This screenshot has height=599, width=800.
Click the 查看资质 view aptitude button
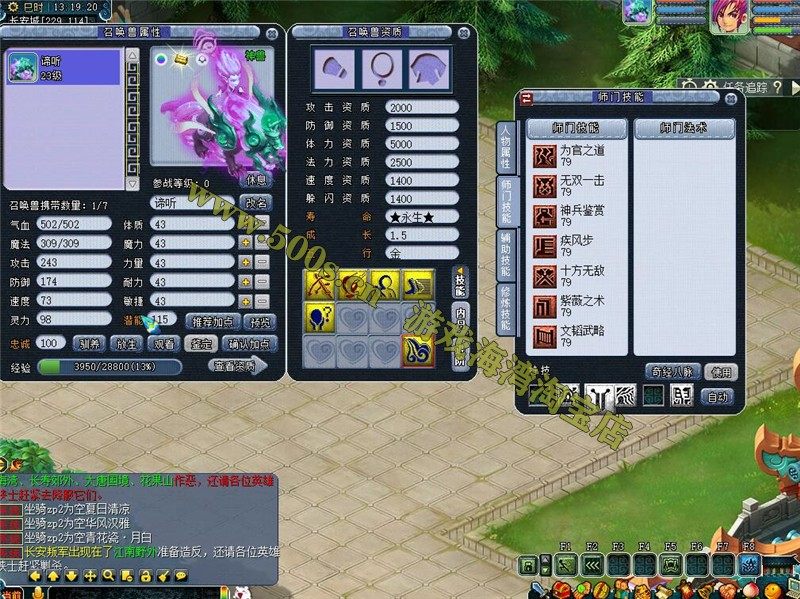tap(238, 366)
